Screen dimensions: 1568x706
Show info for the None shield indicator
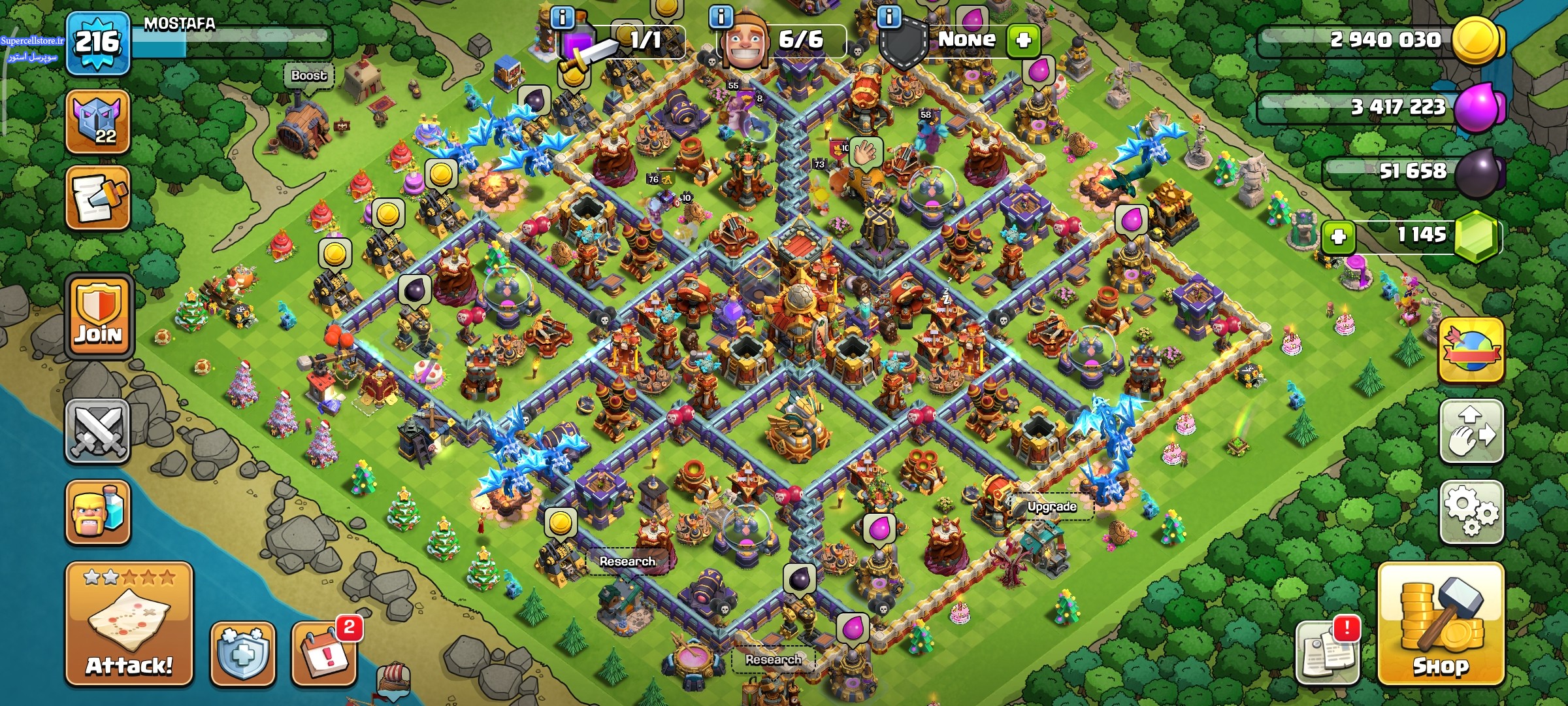coord(889,16)
